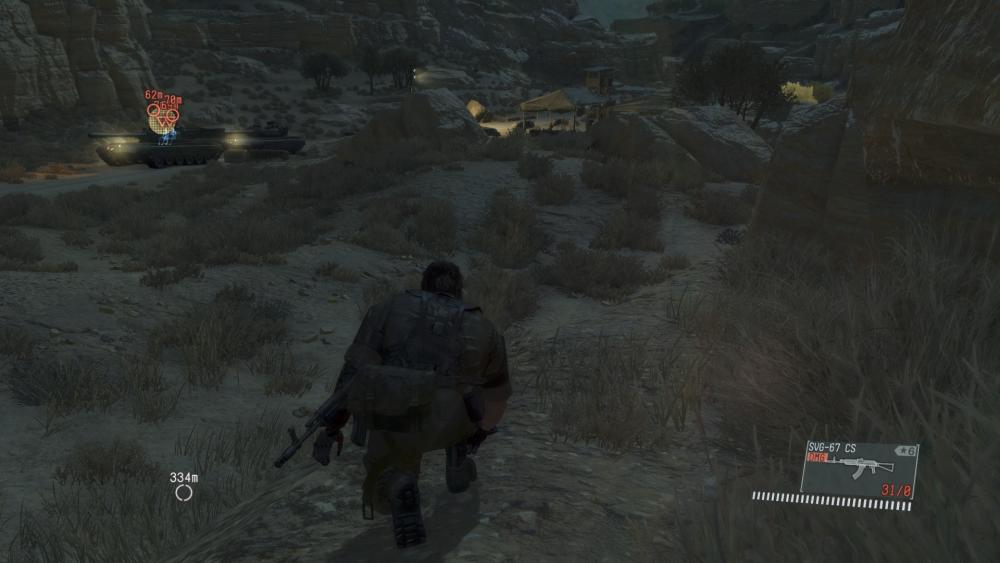The image size is (1000, 563).
Task: Click the red 62m enemy marker
Action: click(x=154, y=109)
